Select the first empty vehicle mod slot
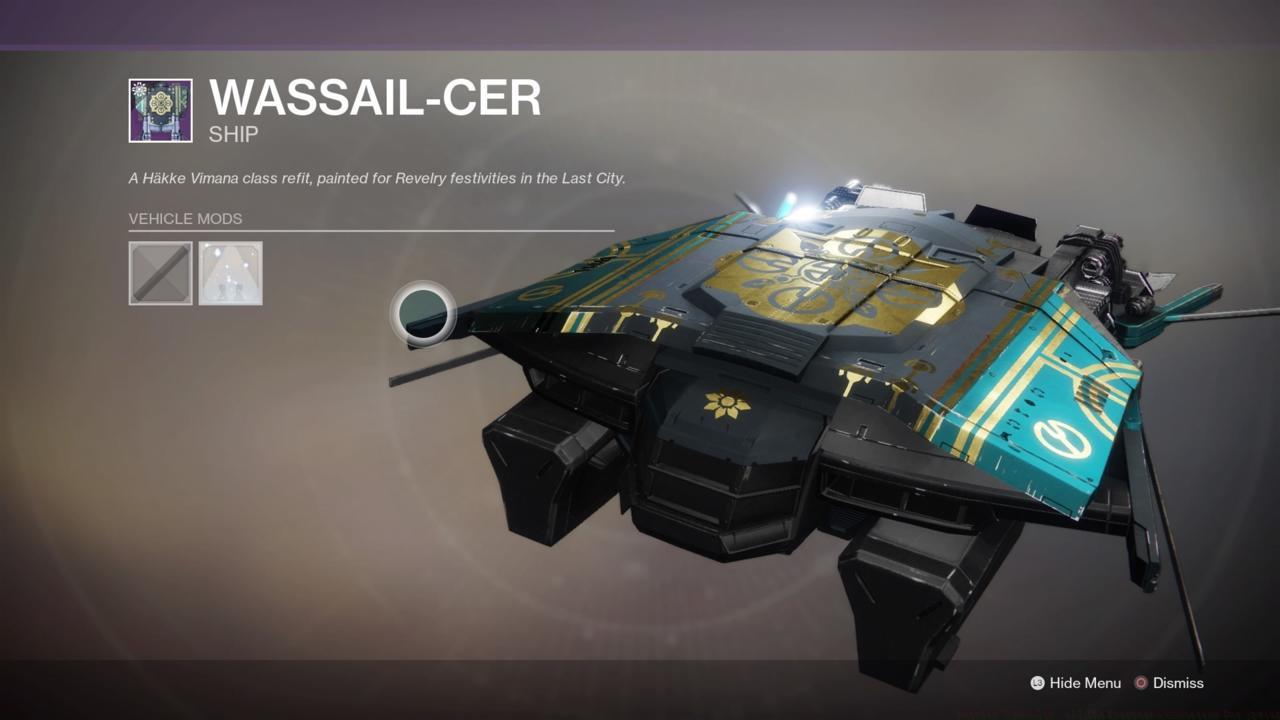Image resolution: width=1280 pixels, height=720 pixels. point(160,272)
